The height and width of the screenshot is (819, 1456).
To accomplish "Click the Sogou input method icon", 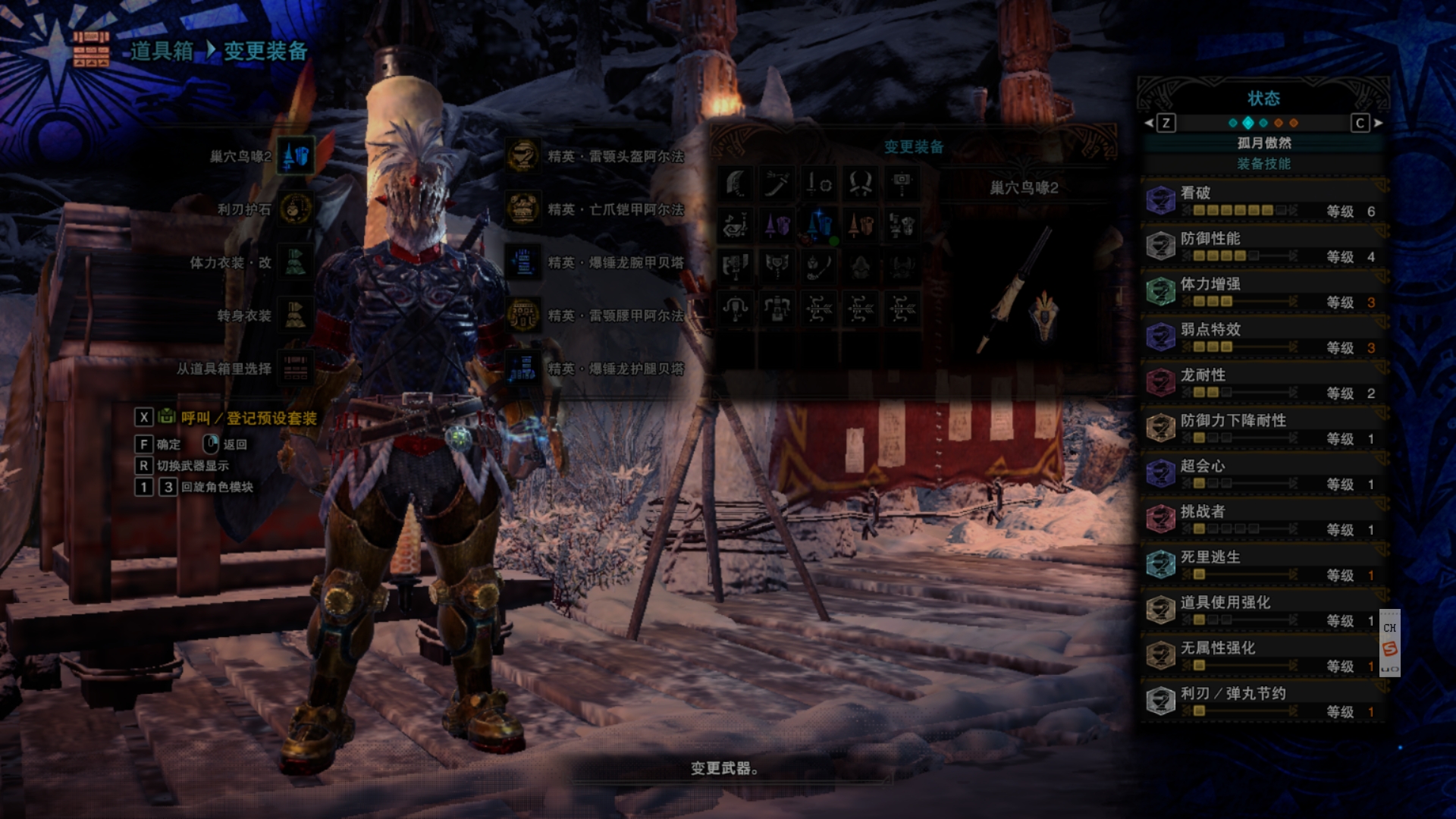I will (1389, 648).
